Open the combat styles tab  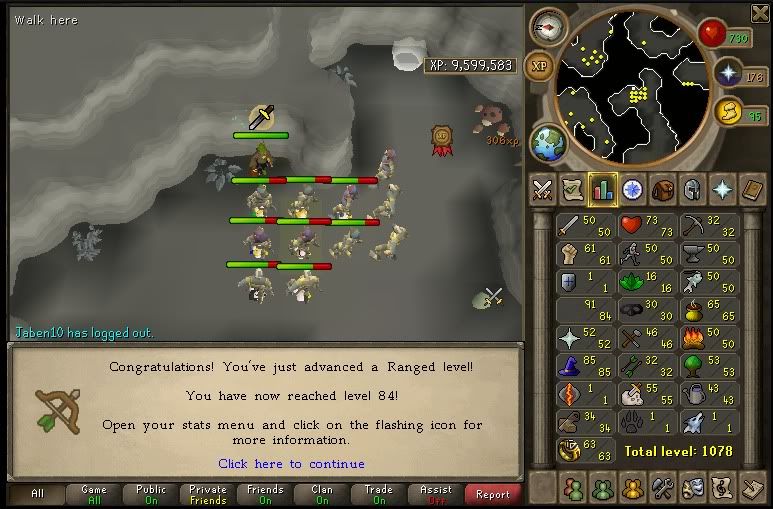tap(542, 188)
